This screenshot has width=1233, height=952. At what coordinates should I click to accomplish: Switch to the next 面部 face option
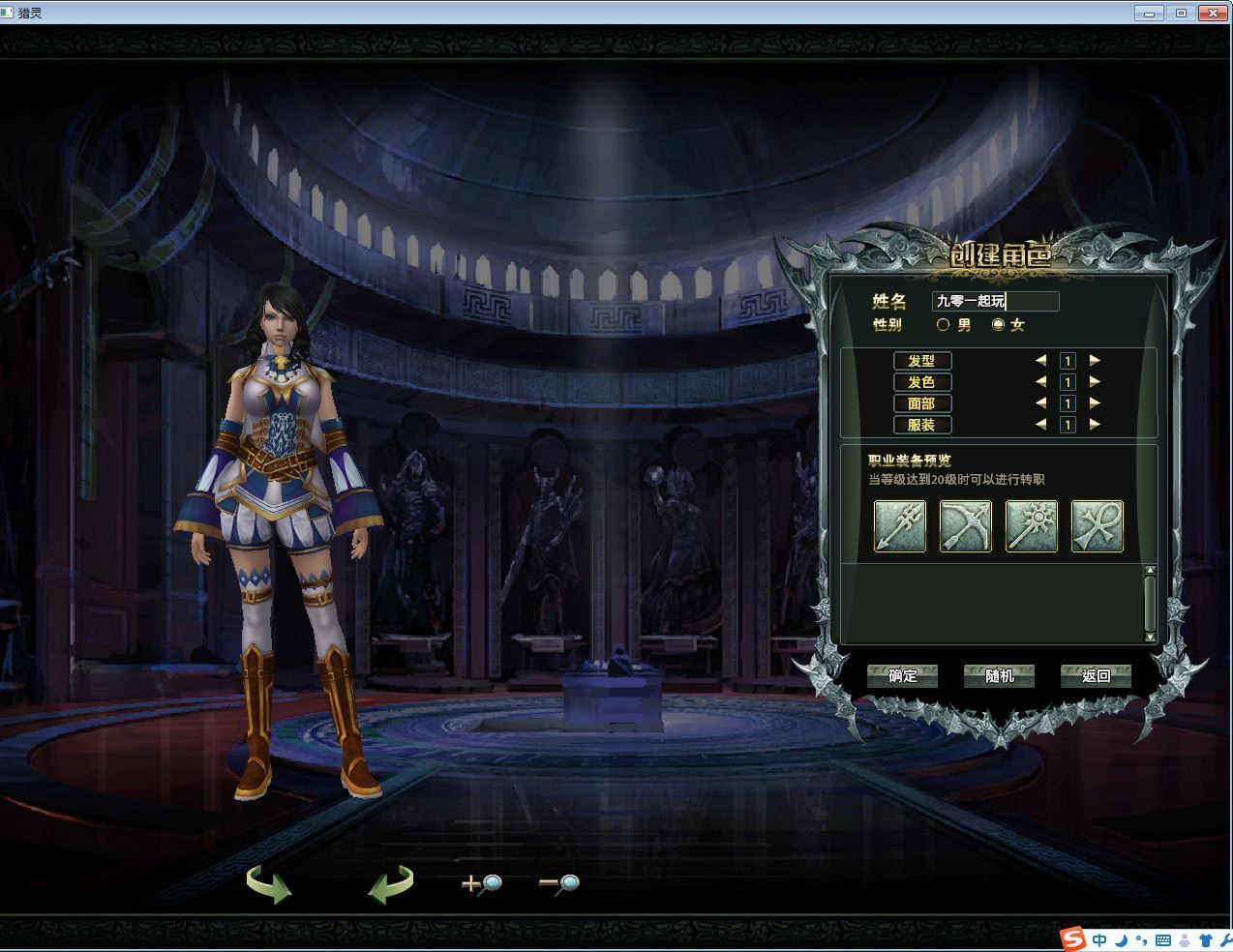click(x=1095, y=403)
